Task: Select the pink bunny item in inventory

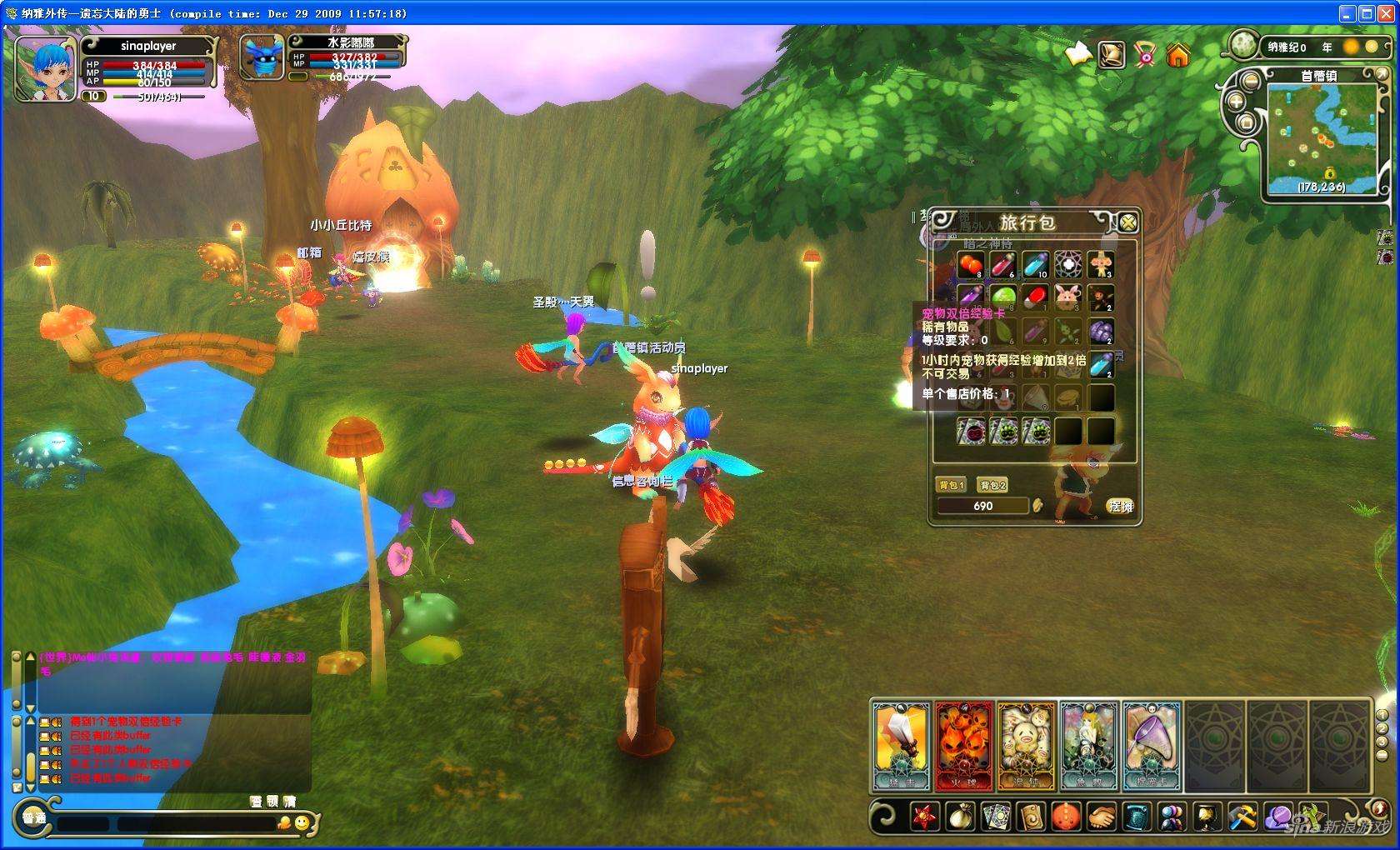Action: tap(1068, 297)
